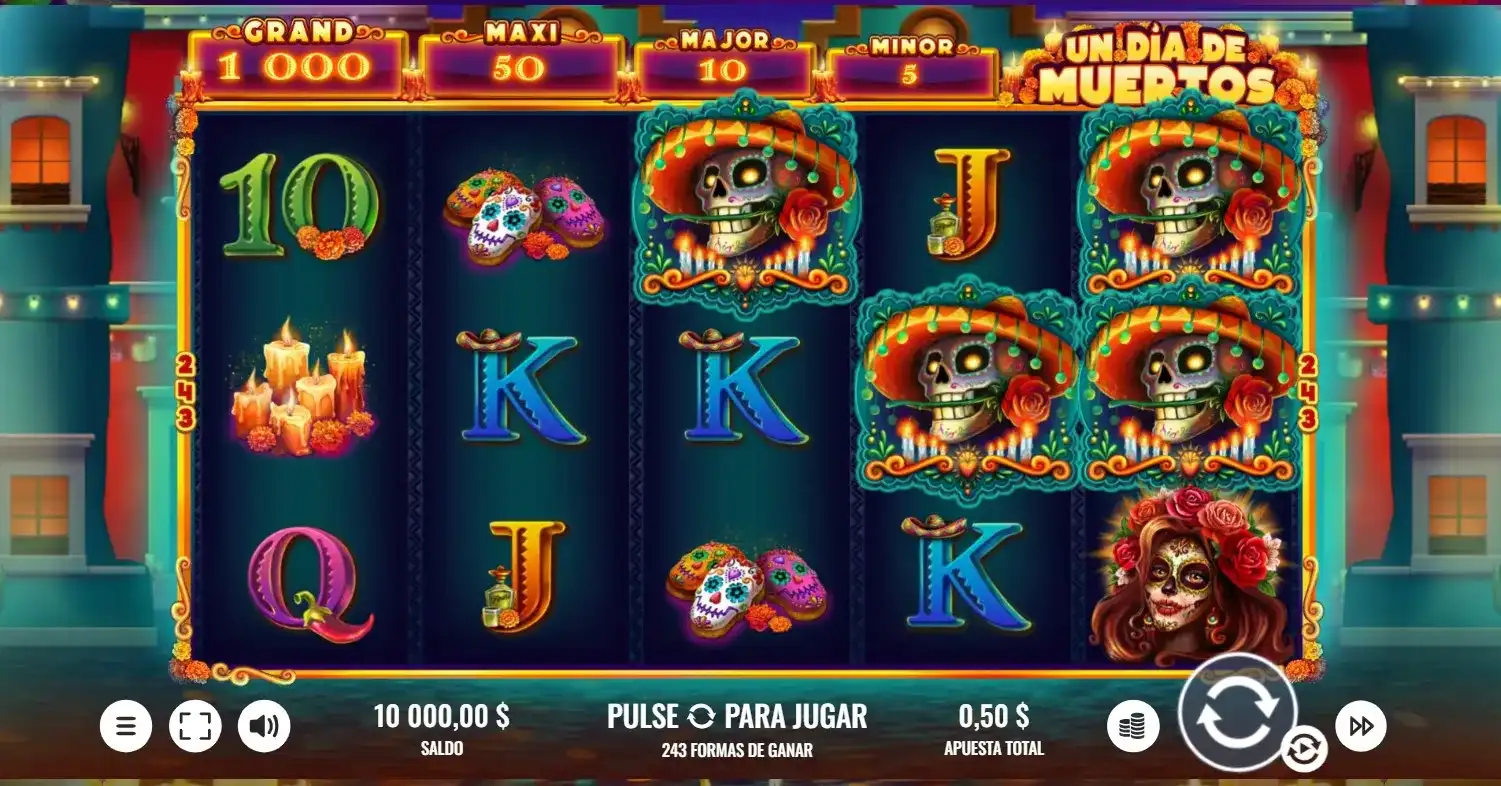Screen dimensions: 1501x786
Task: Toggle fullscreen mode
Action: pos(195,724)
